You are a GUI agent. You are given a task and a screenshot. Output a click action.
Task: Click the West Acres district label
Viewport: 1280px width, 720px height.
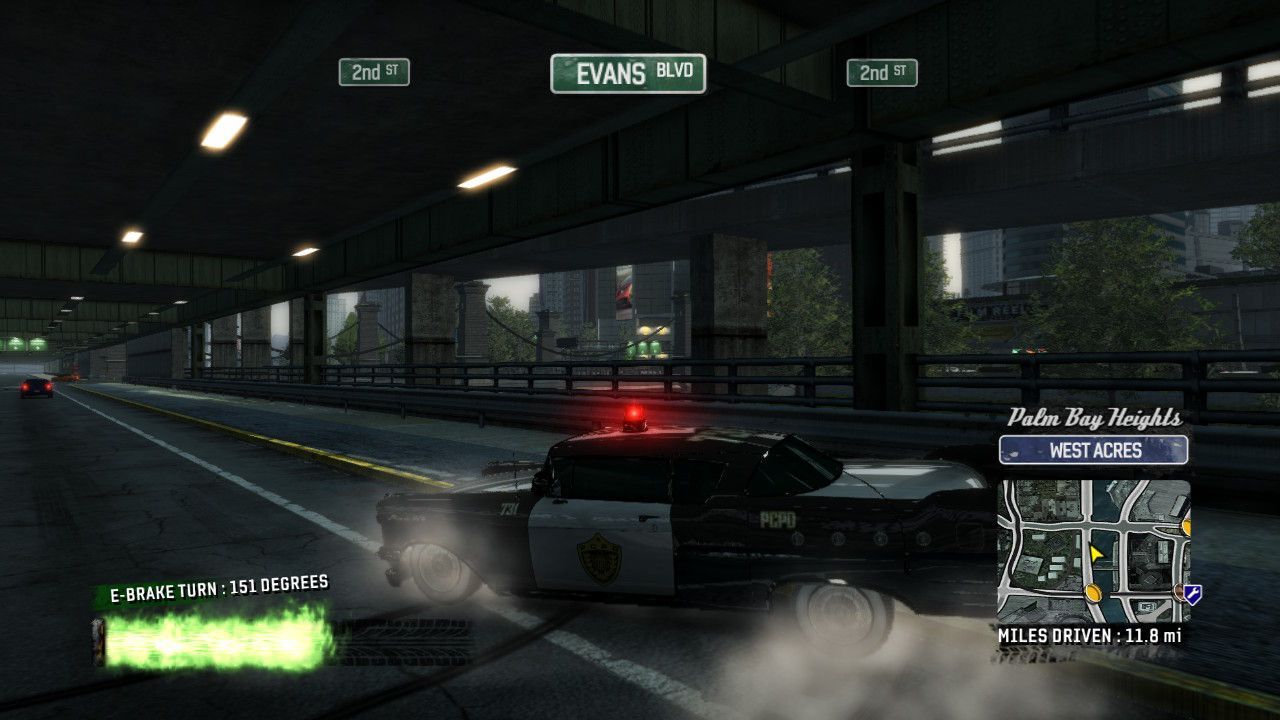coord(1094,450)
